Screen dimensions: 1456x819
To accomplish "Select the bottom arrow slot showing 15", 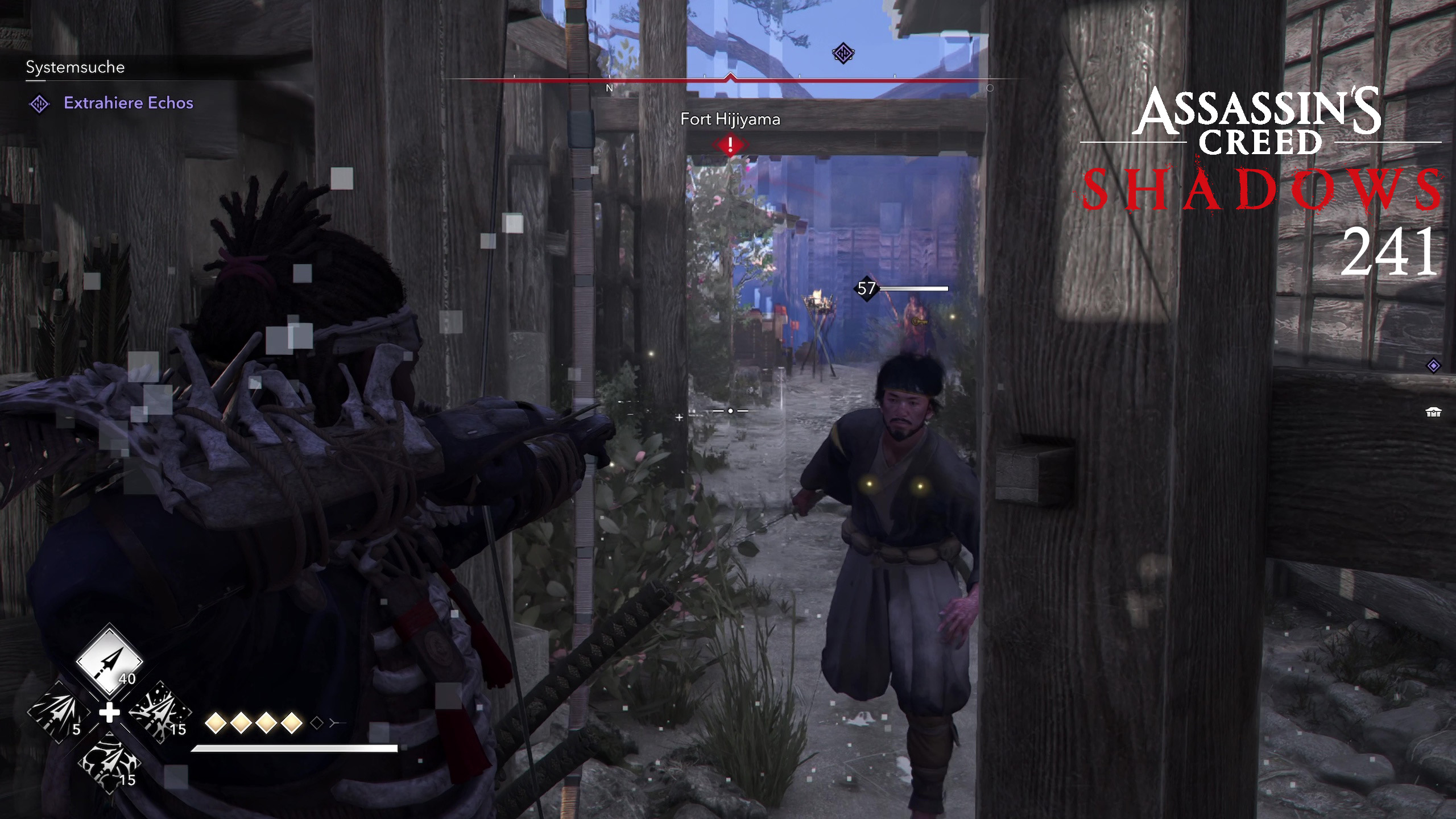I will point(109,763).
